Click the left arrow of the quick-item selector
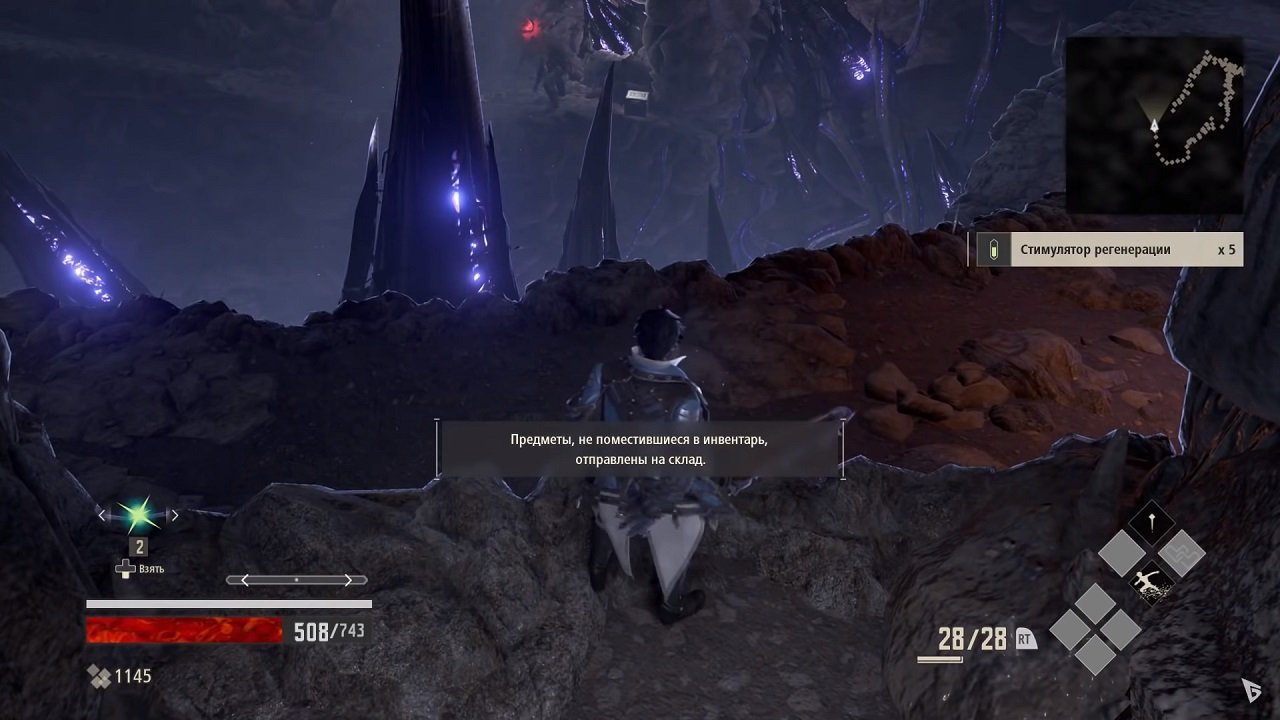Screen dimensions: 1280x720 [x=101, y=514]
